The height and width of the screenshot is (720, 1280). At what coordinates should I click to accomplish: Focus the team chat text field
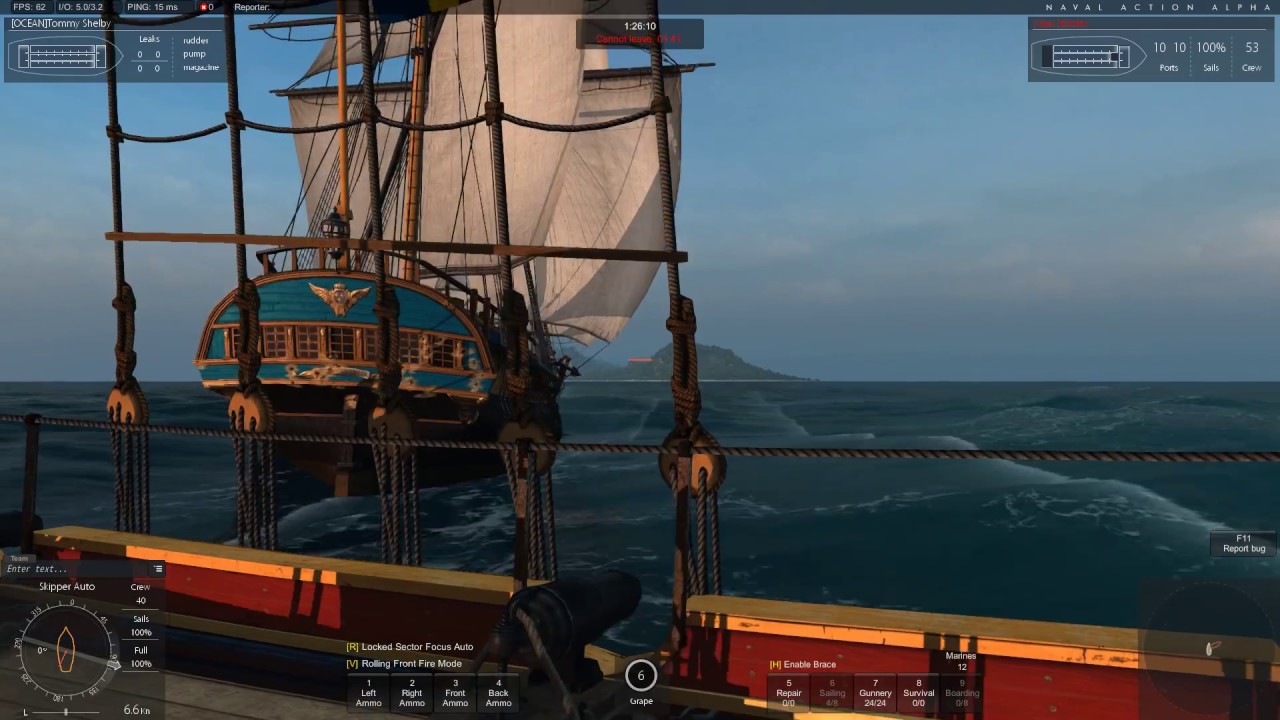[x=75, y=569]
